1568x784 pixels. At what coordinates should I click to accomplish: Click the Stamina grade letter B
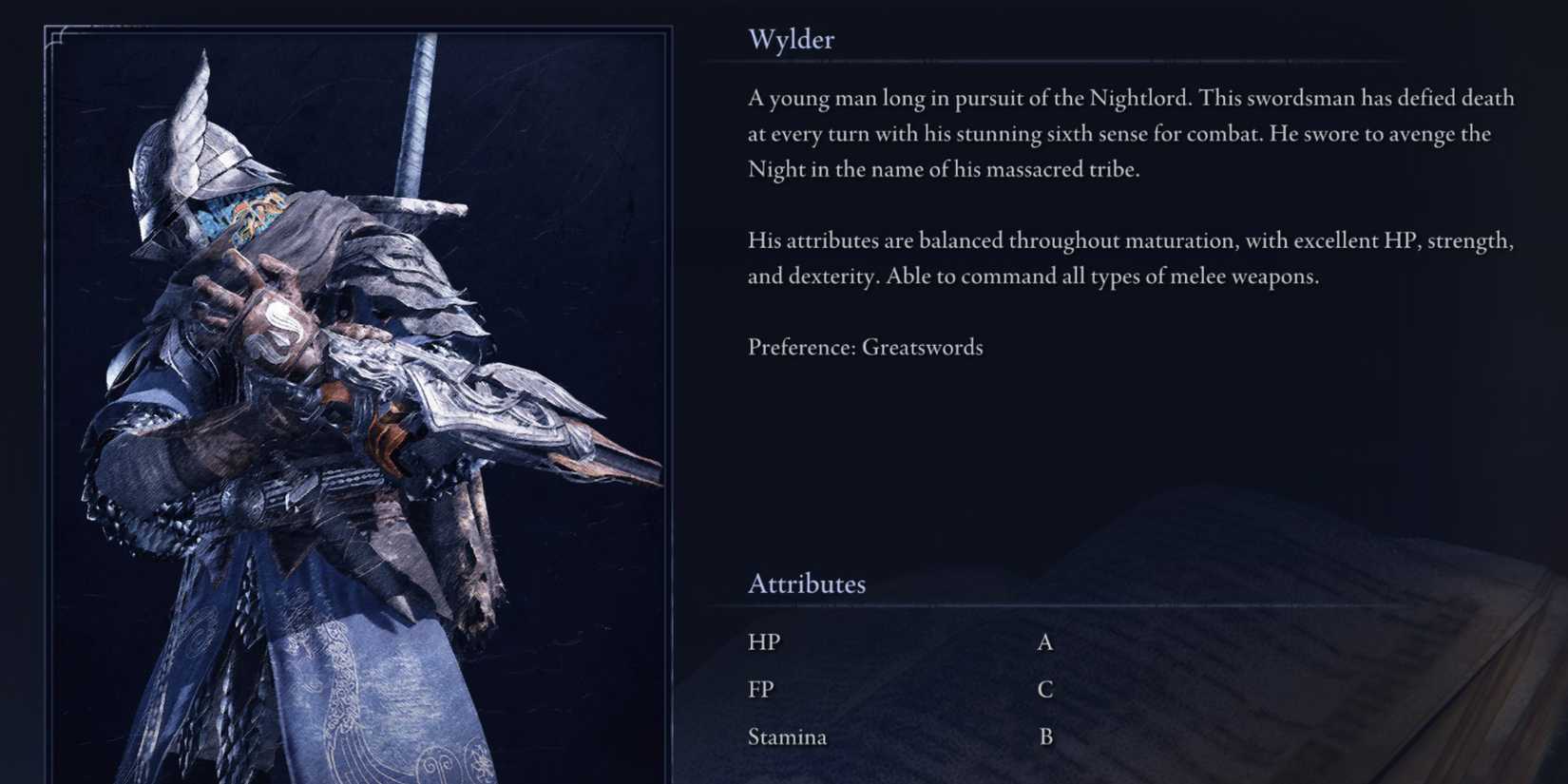[1045, 736]
